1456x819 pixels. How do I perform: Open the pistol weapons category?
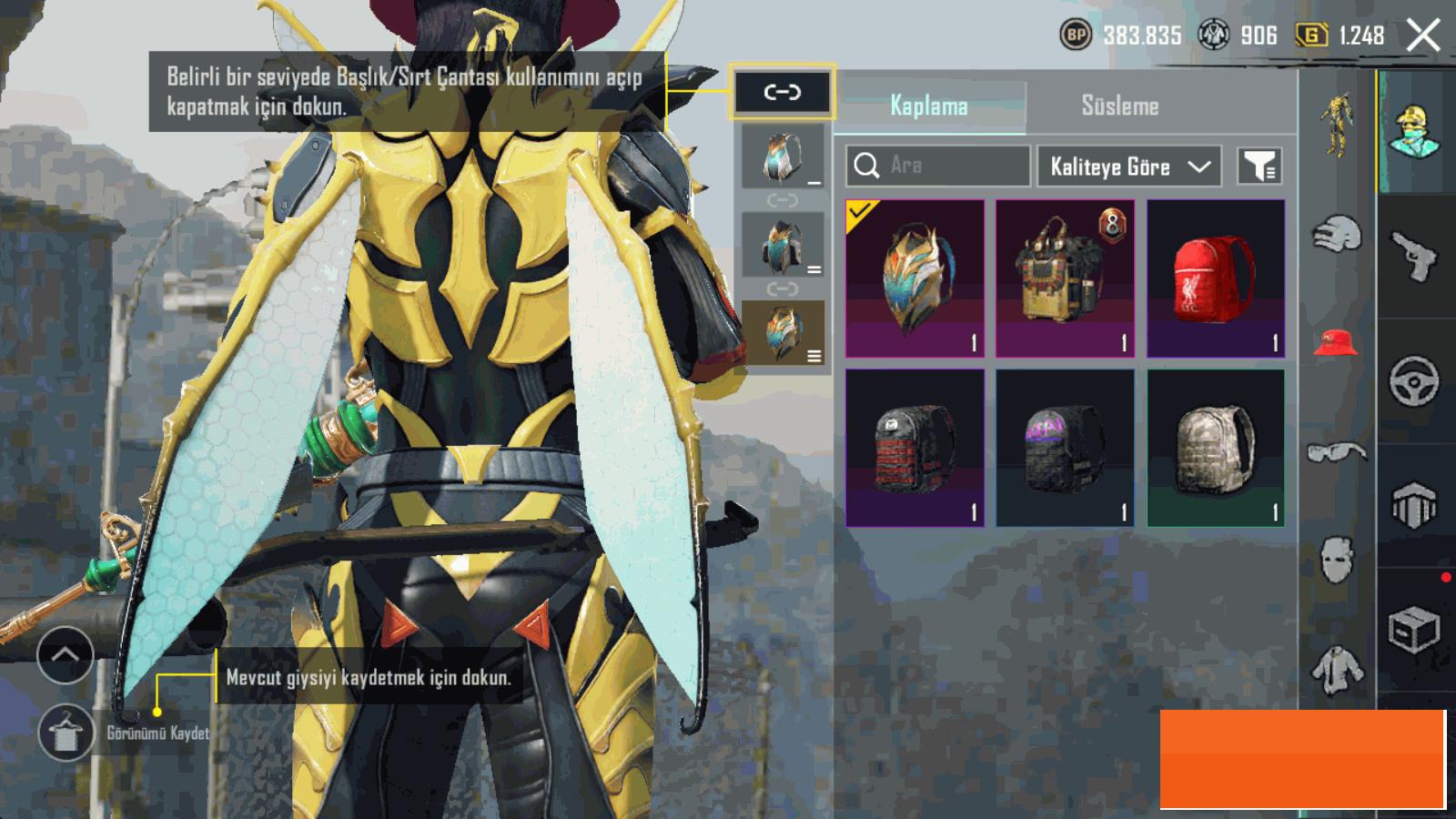click(1415, 257)
